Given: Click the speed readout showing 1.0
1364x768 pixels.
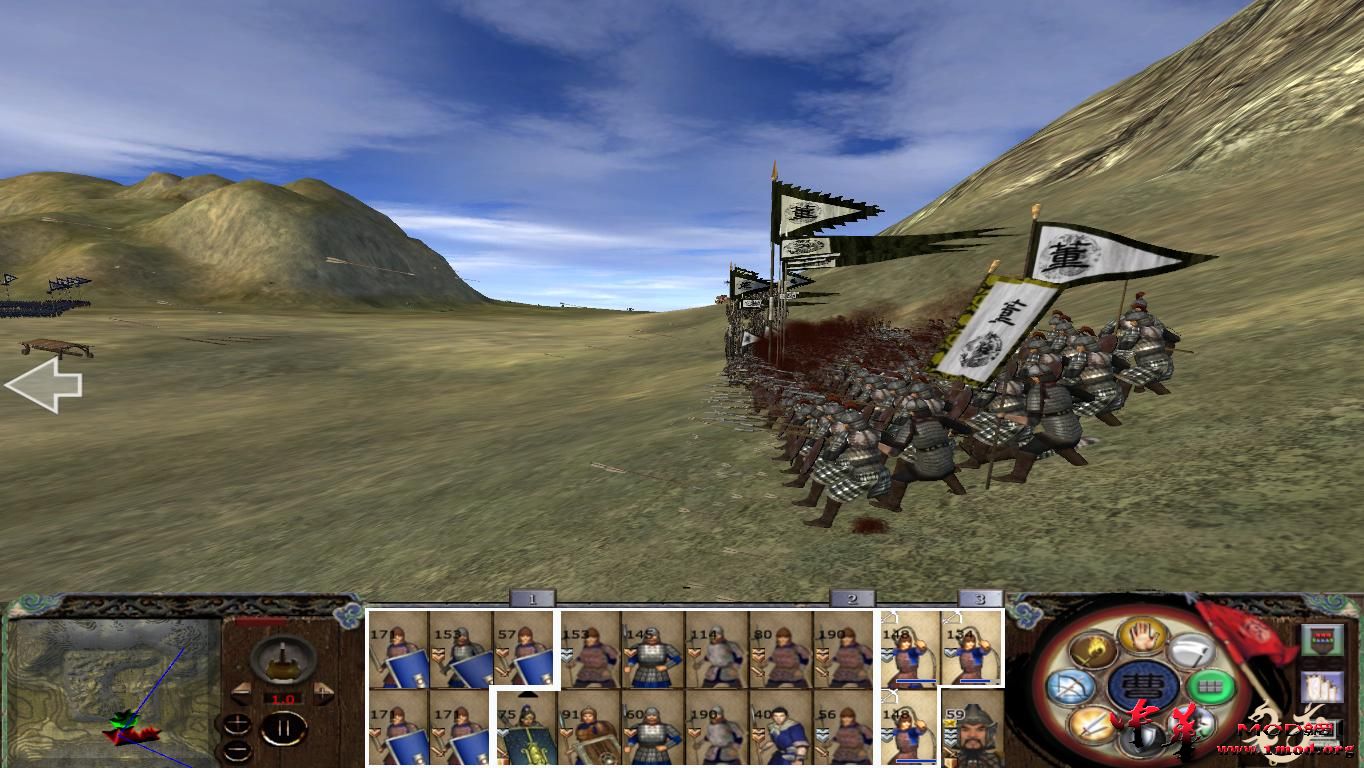Looking at the screenshot, I should pos(283,698).
